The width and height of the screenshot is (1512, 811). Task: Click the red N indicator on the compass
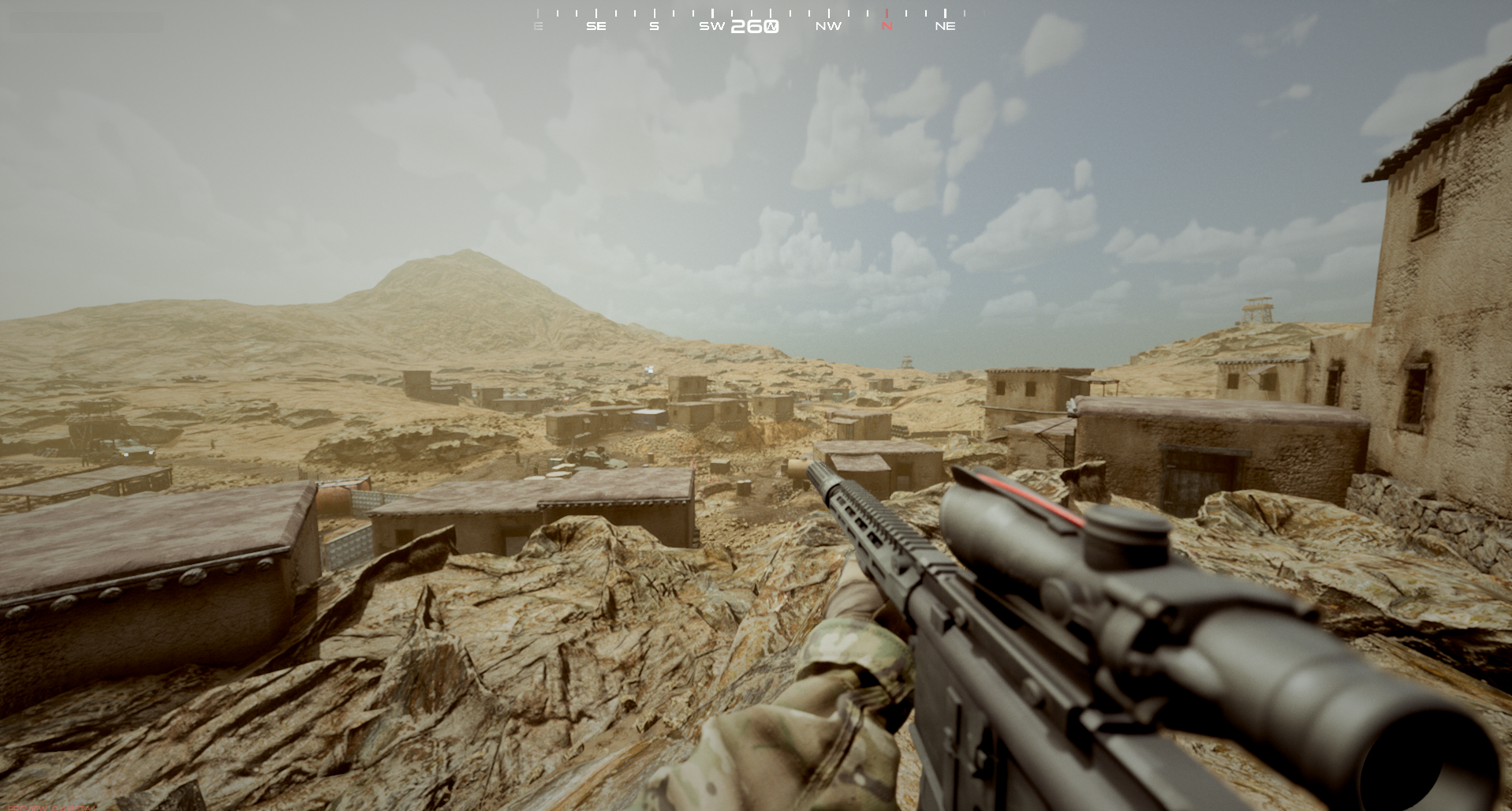(887, 25)
